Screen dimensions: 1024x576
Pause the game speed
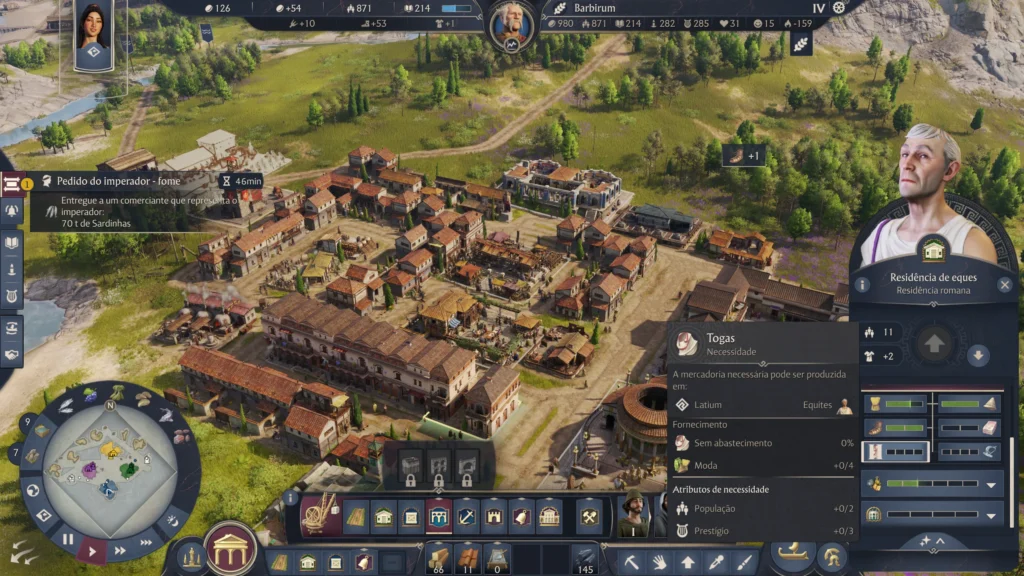tap(68, 538)
